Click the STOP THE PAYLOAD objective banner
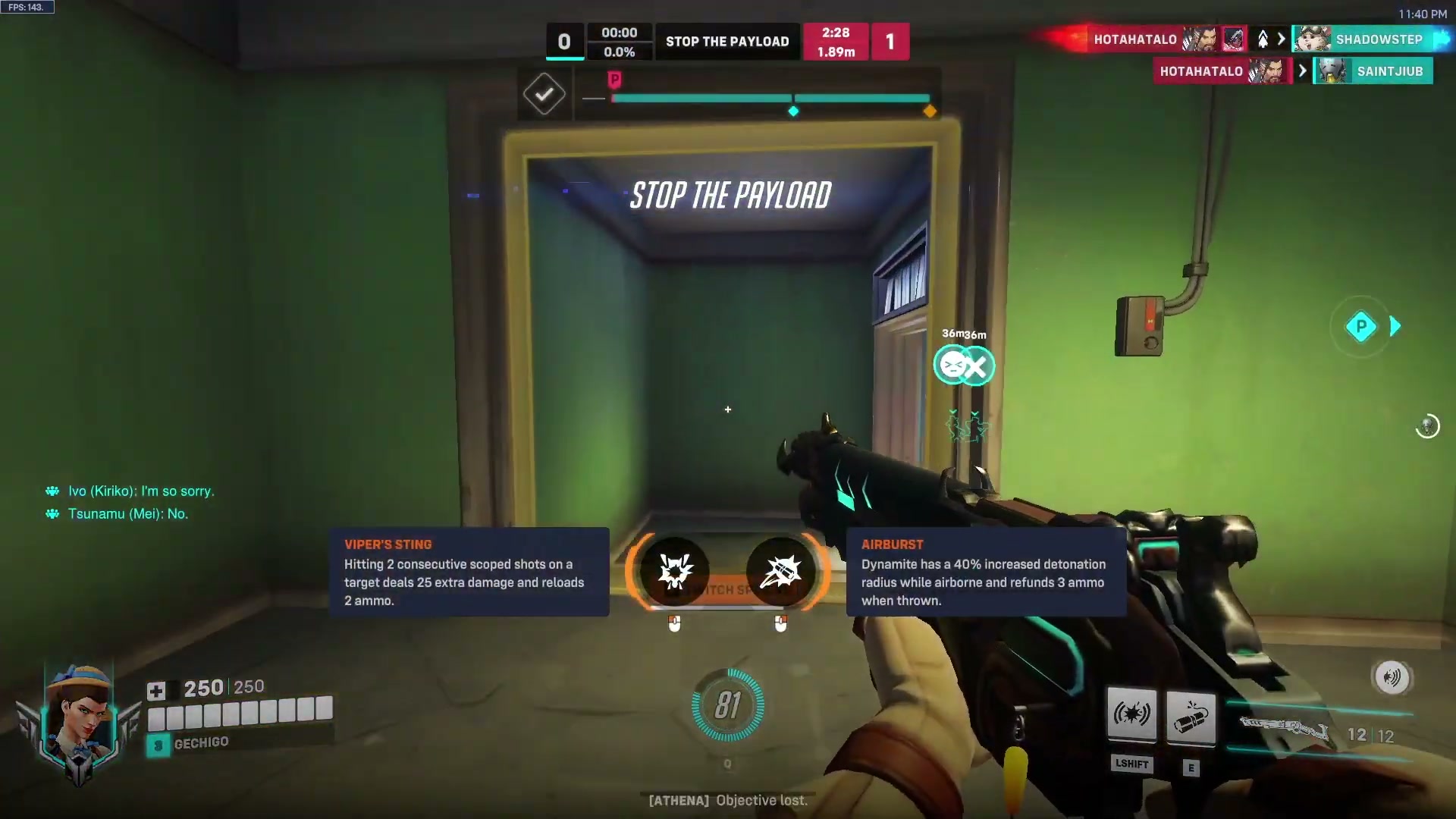This screenshot has height=819, width=1456. [726, 42]
